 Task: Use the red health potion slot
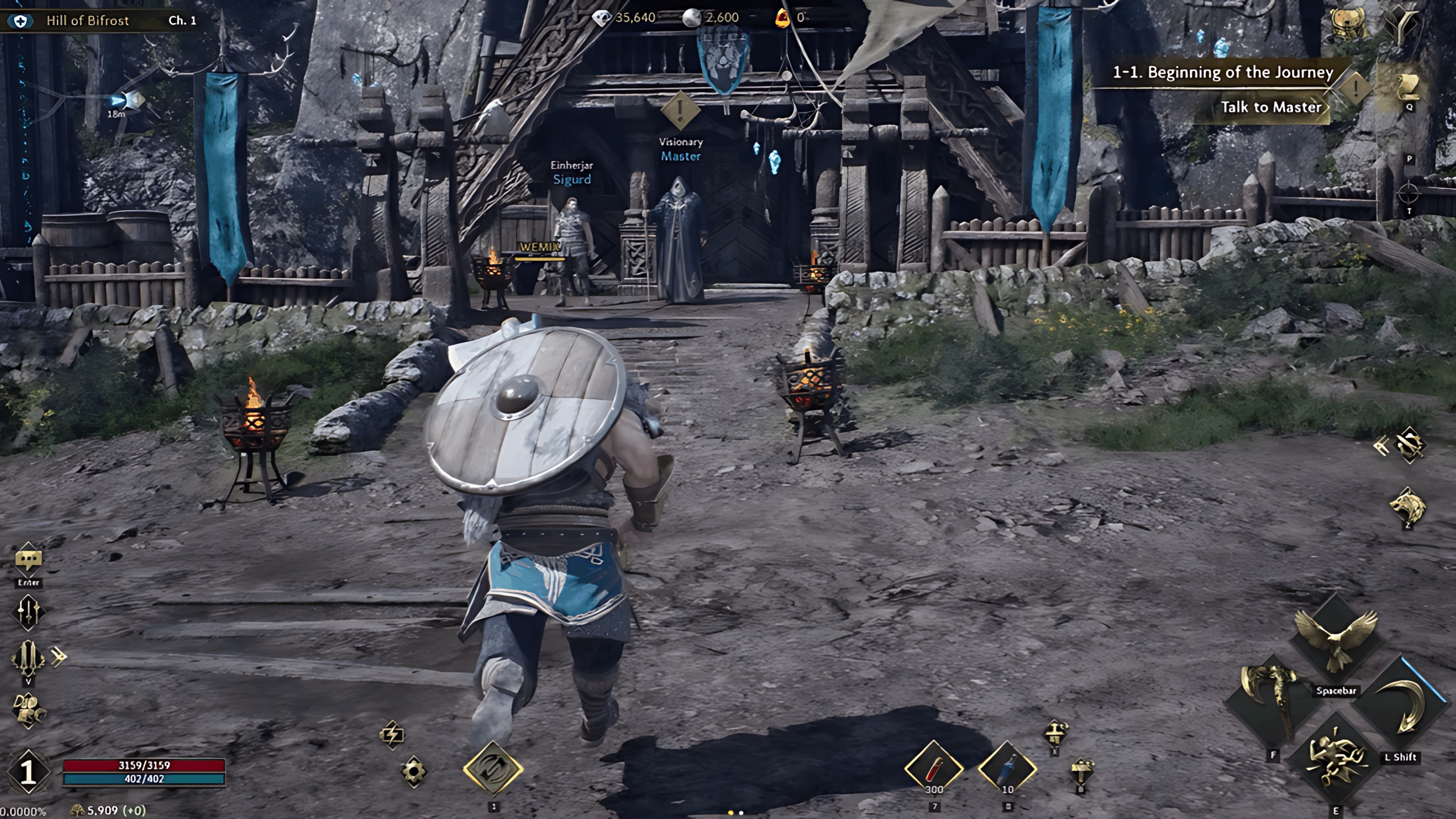pos(934,769)
